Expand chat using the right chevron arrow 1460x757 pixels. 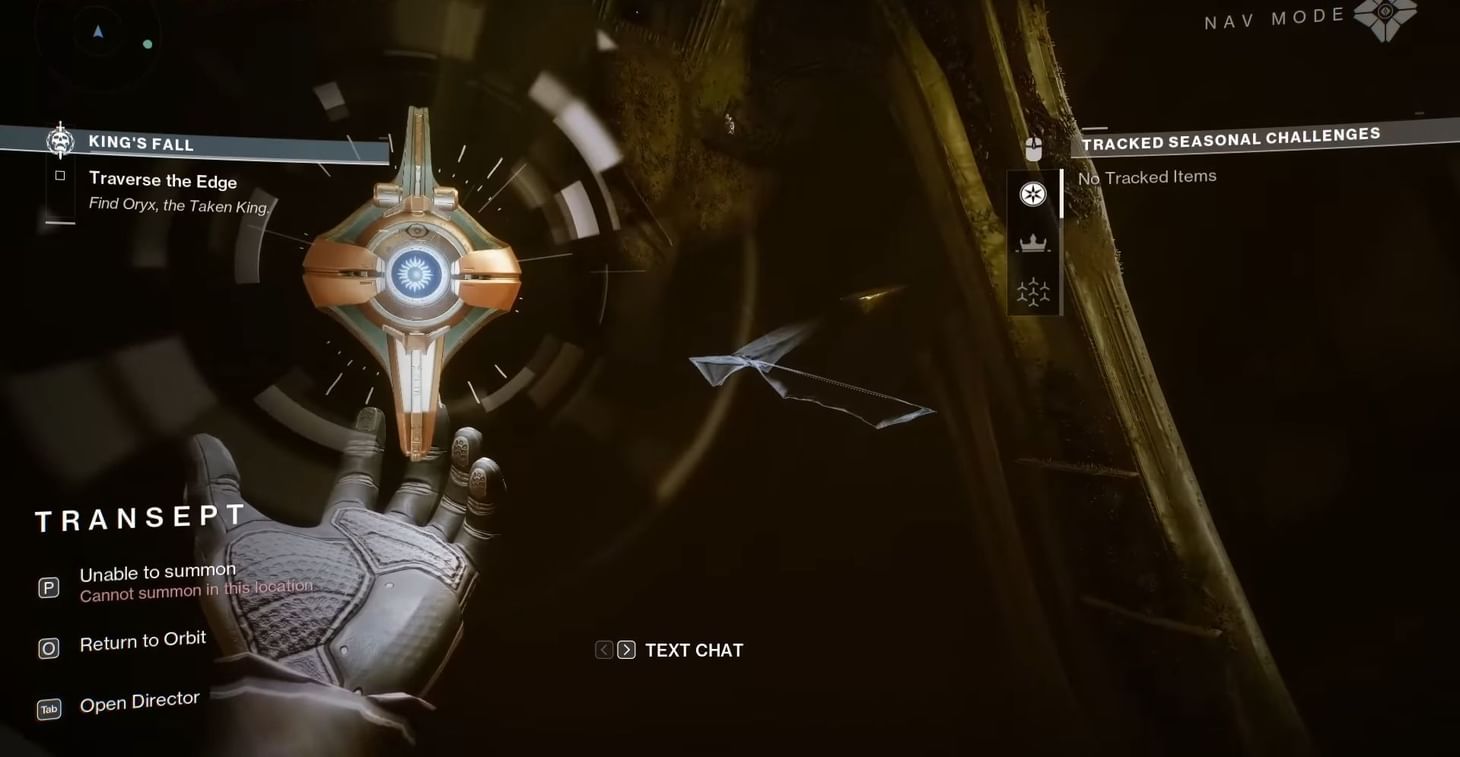pyautogui.click(x=625, y=649)
